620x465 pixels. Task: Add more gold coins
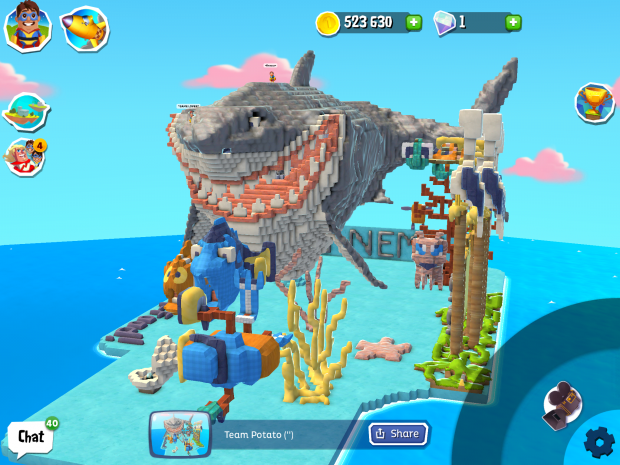point(414,22)
